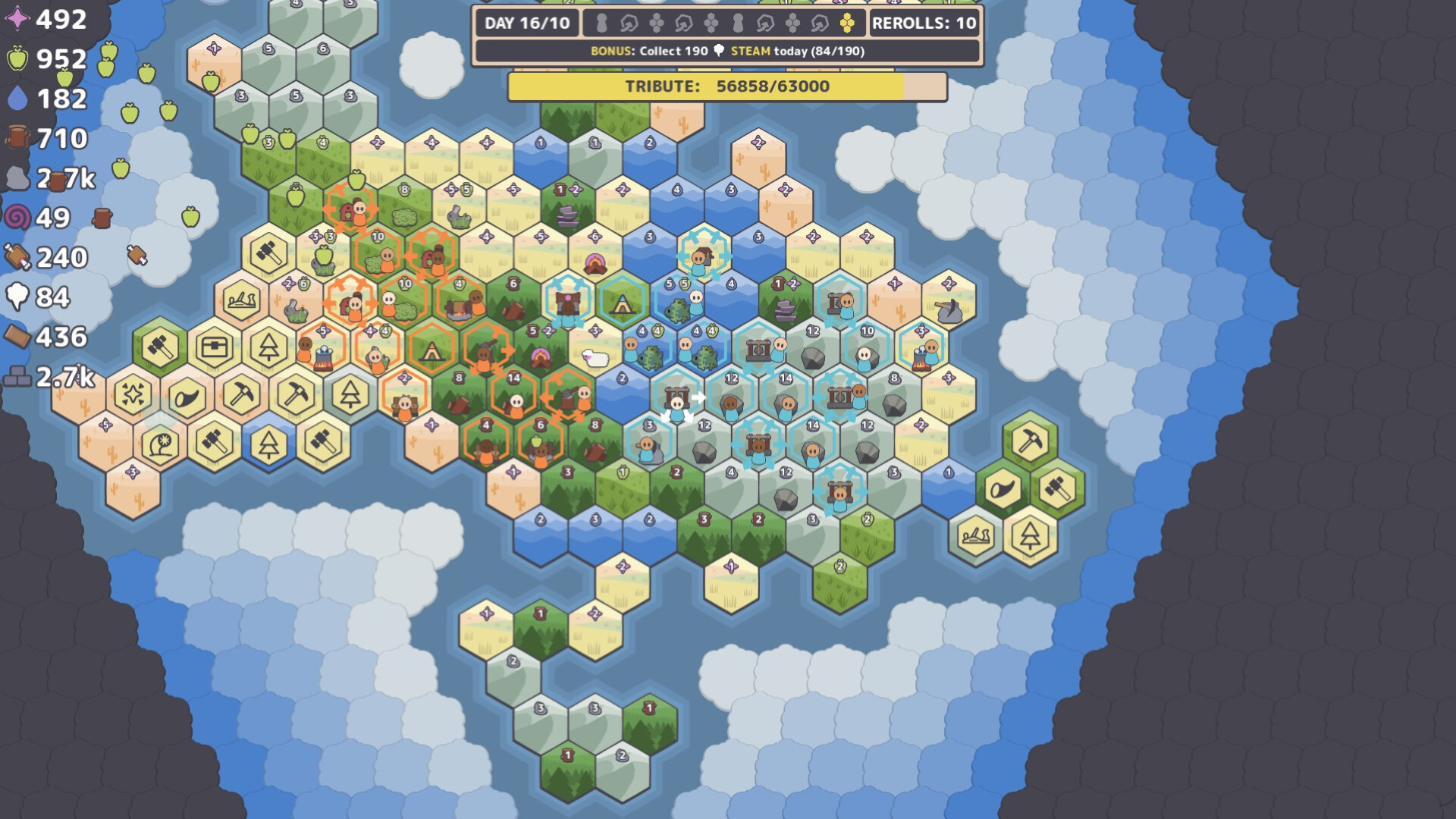
Task: Select the steam resource counter showing 84
Action: 36,296
